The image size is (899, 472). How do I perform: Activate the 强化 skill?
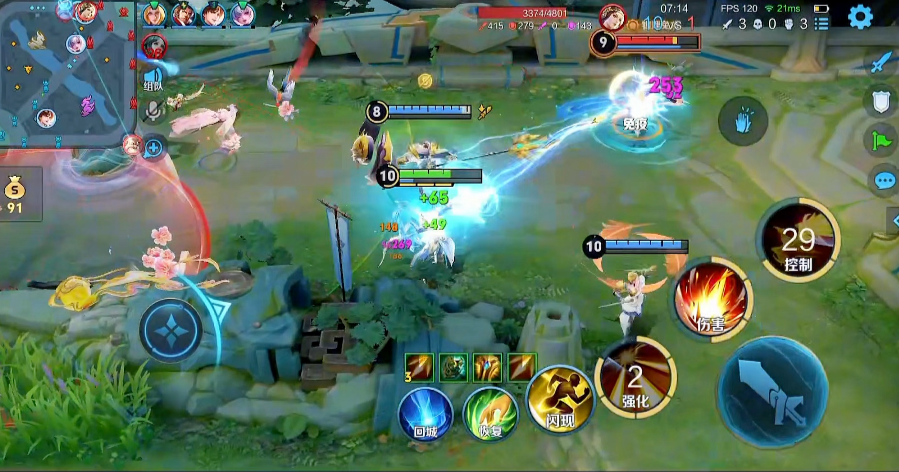coord(635,377)
